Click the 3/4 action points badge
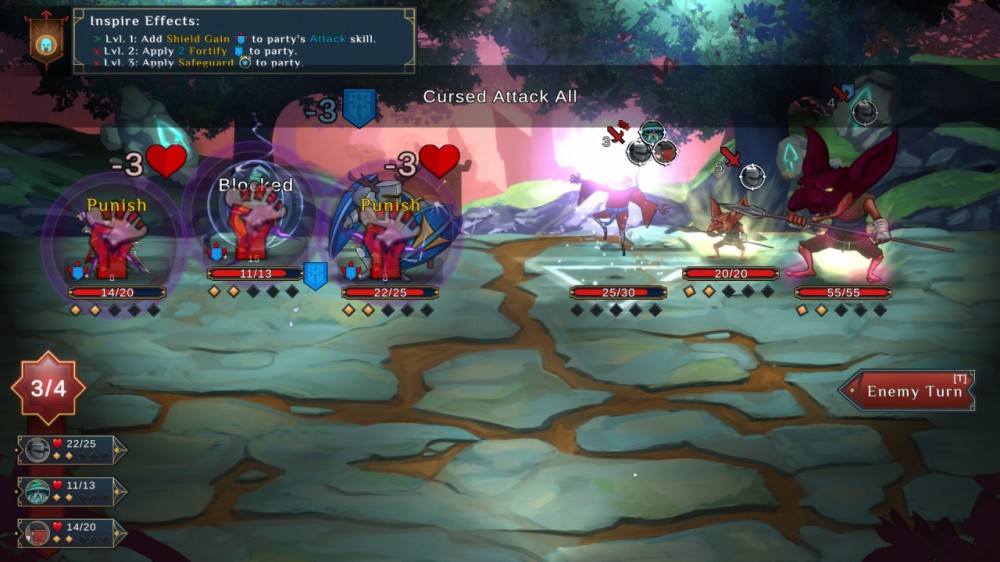Image resolution: width=1000 pixels, height=562 pixels. coord(48,388)
